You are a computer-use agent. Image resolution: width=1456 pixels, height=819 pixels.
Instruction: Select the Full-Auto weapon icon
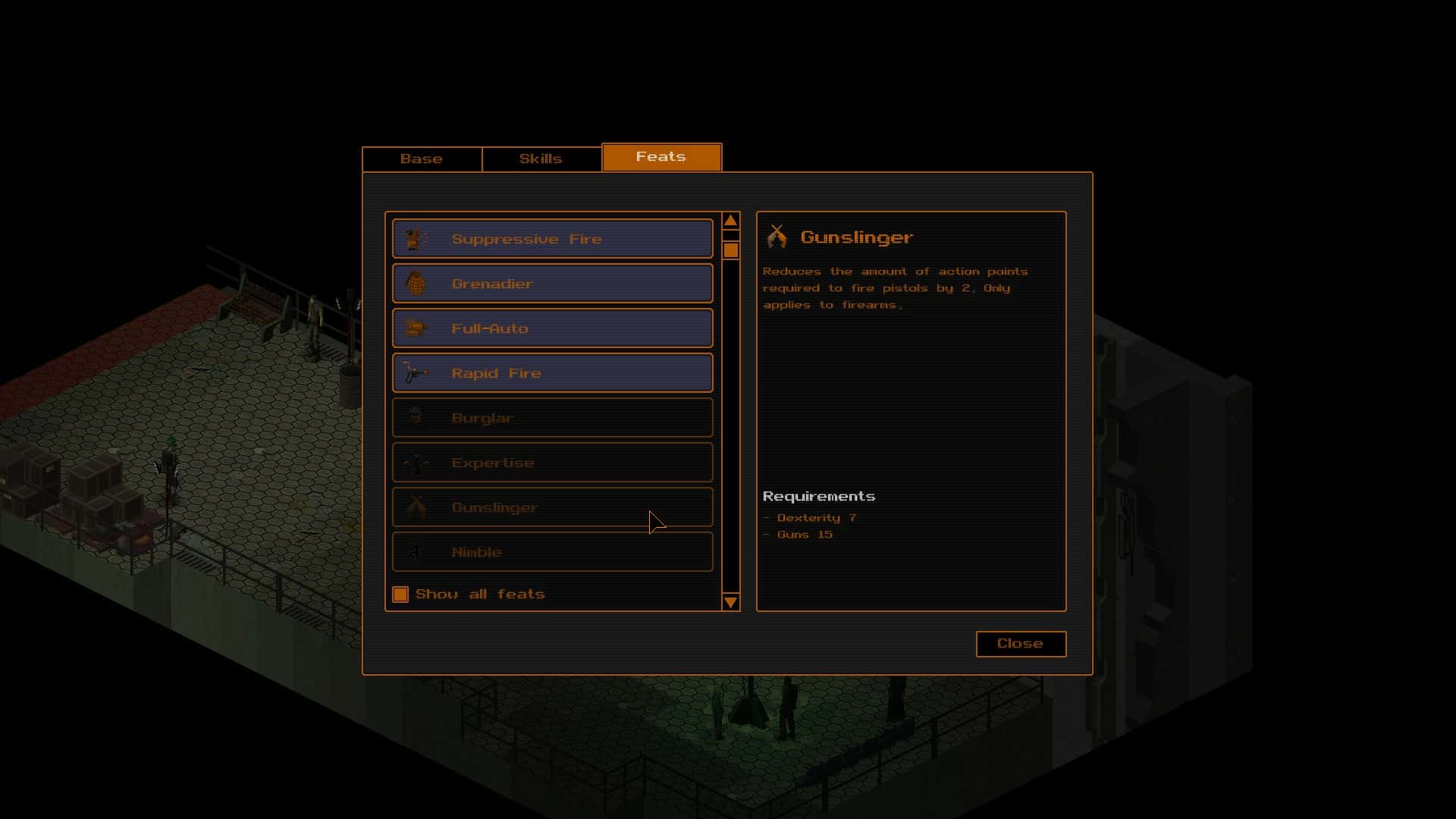tap(414, 328)
